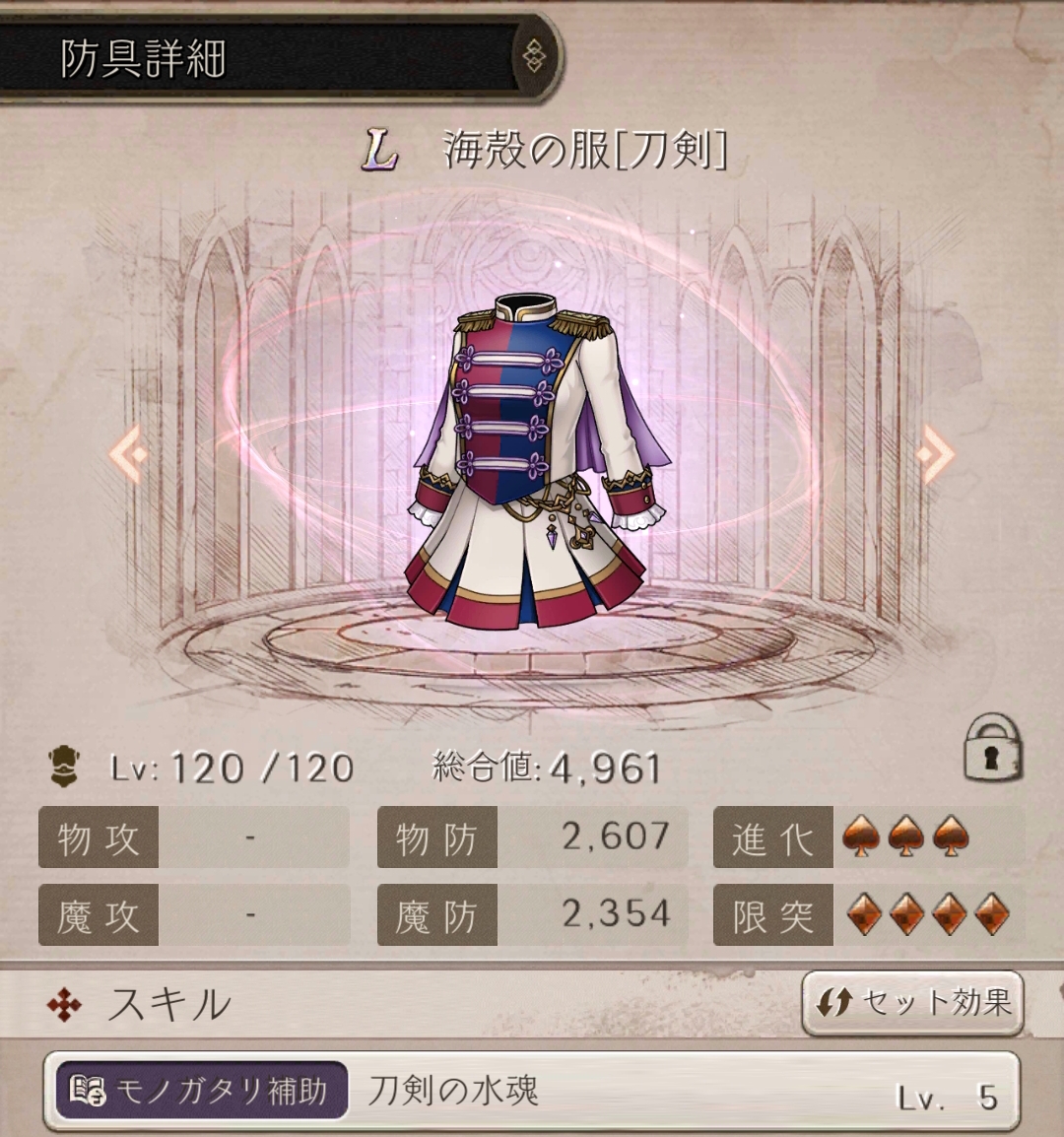Open the セット効果 set effect view

coord(912,1003)
